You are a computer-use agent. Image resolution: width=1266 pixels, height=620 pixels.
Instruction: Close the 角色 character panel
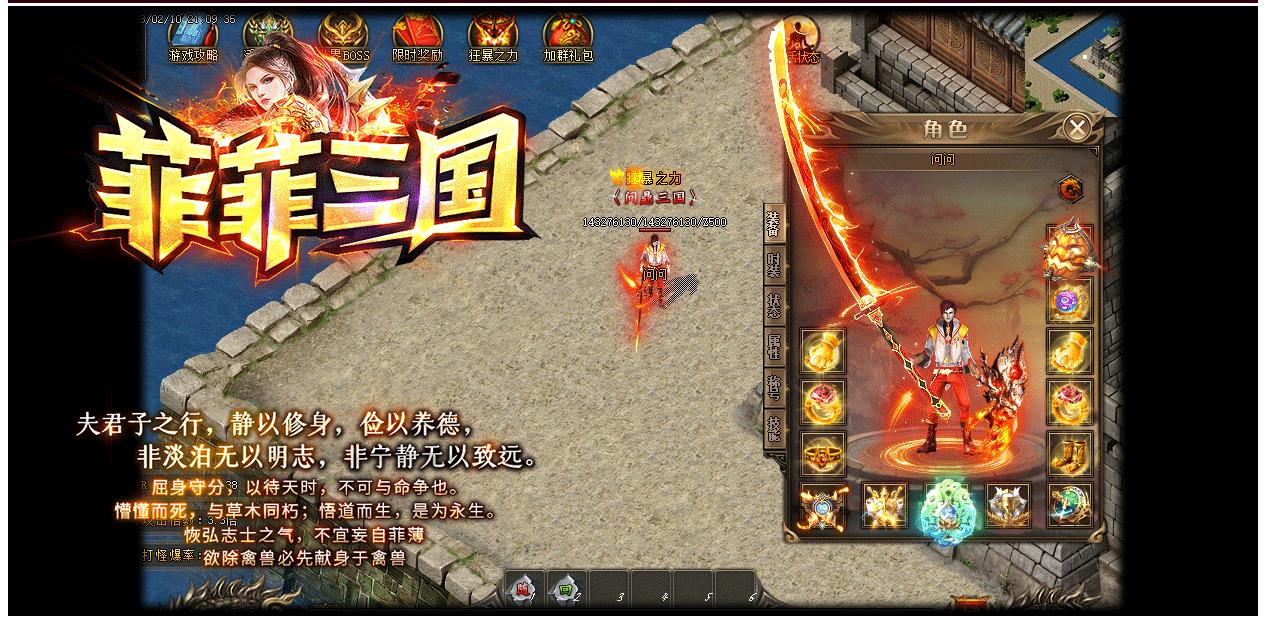tap(1077, 128)
